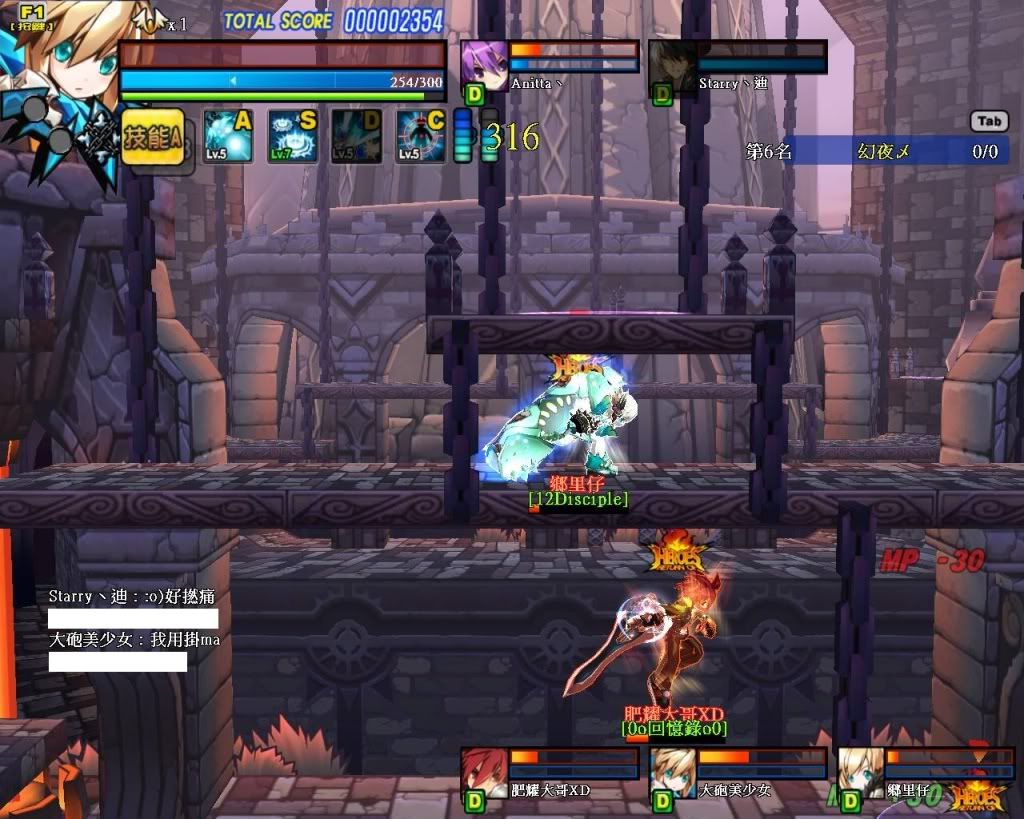Click your own character portrait
1024x819 pixels.
click(60, 80)
